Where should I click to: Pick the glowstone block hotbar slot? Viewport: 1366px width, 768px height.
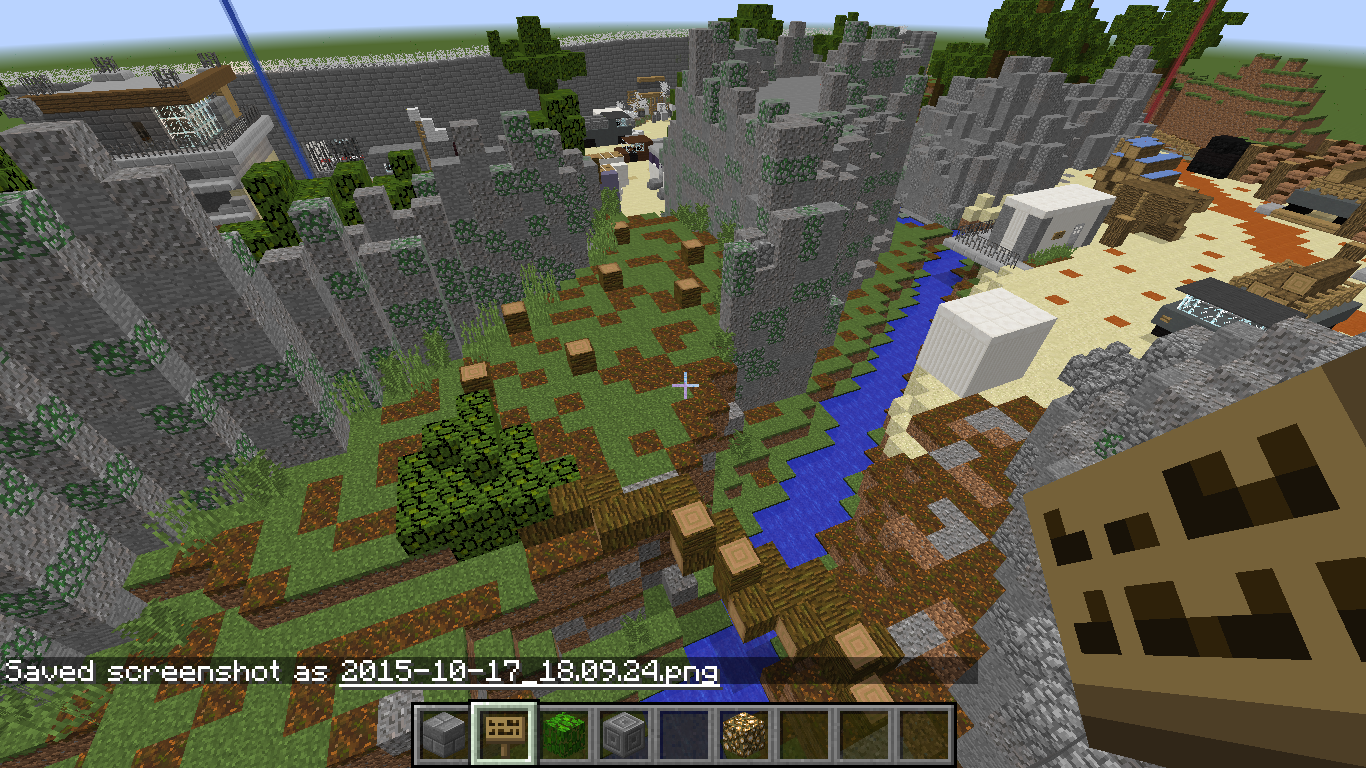pyautogui.click(x=745, y=735)
